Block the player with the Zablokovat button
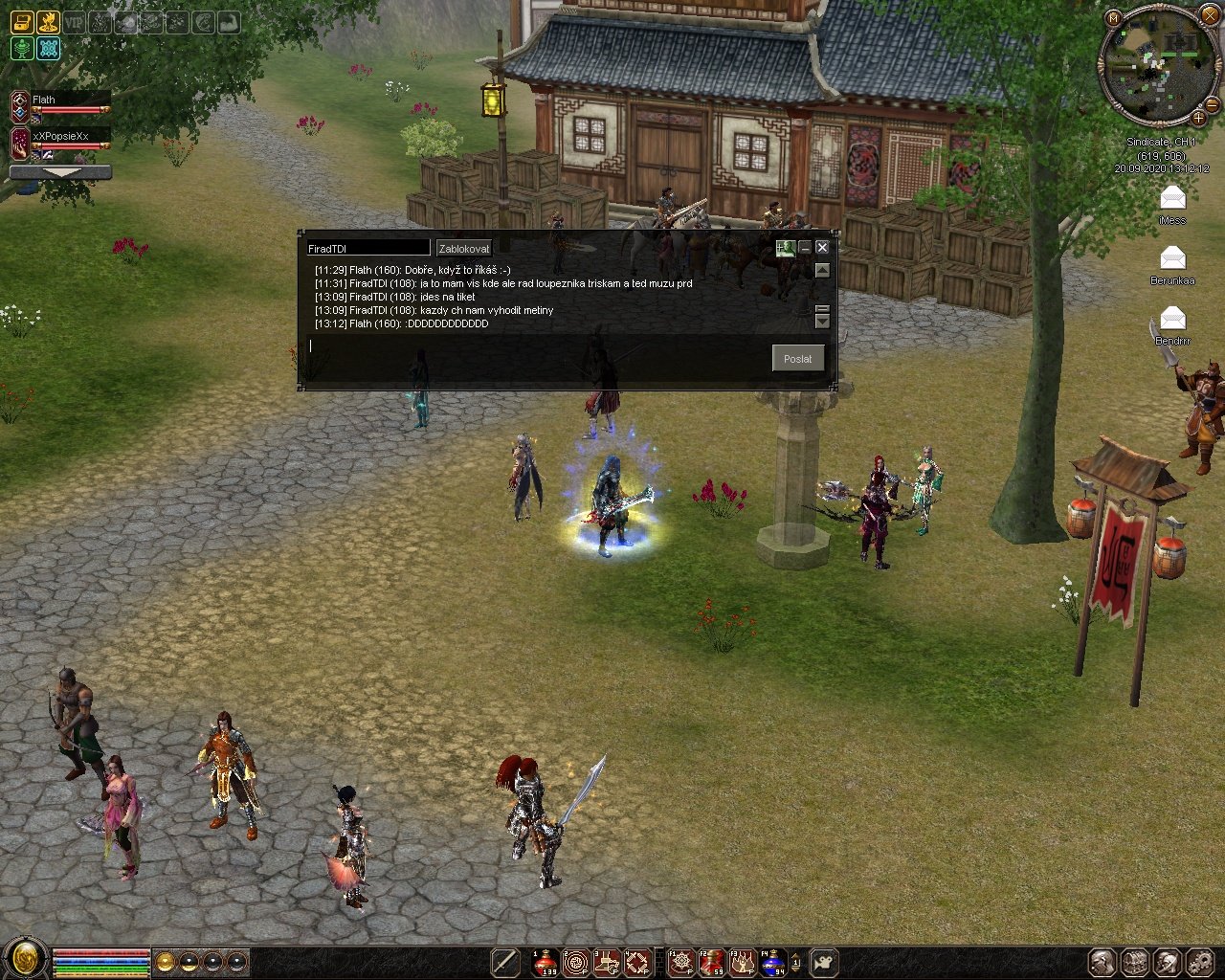The width and height of the screenshot is (1225, 980). [x=464, y=249]
